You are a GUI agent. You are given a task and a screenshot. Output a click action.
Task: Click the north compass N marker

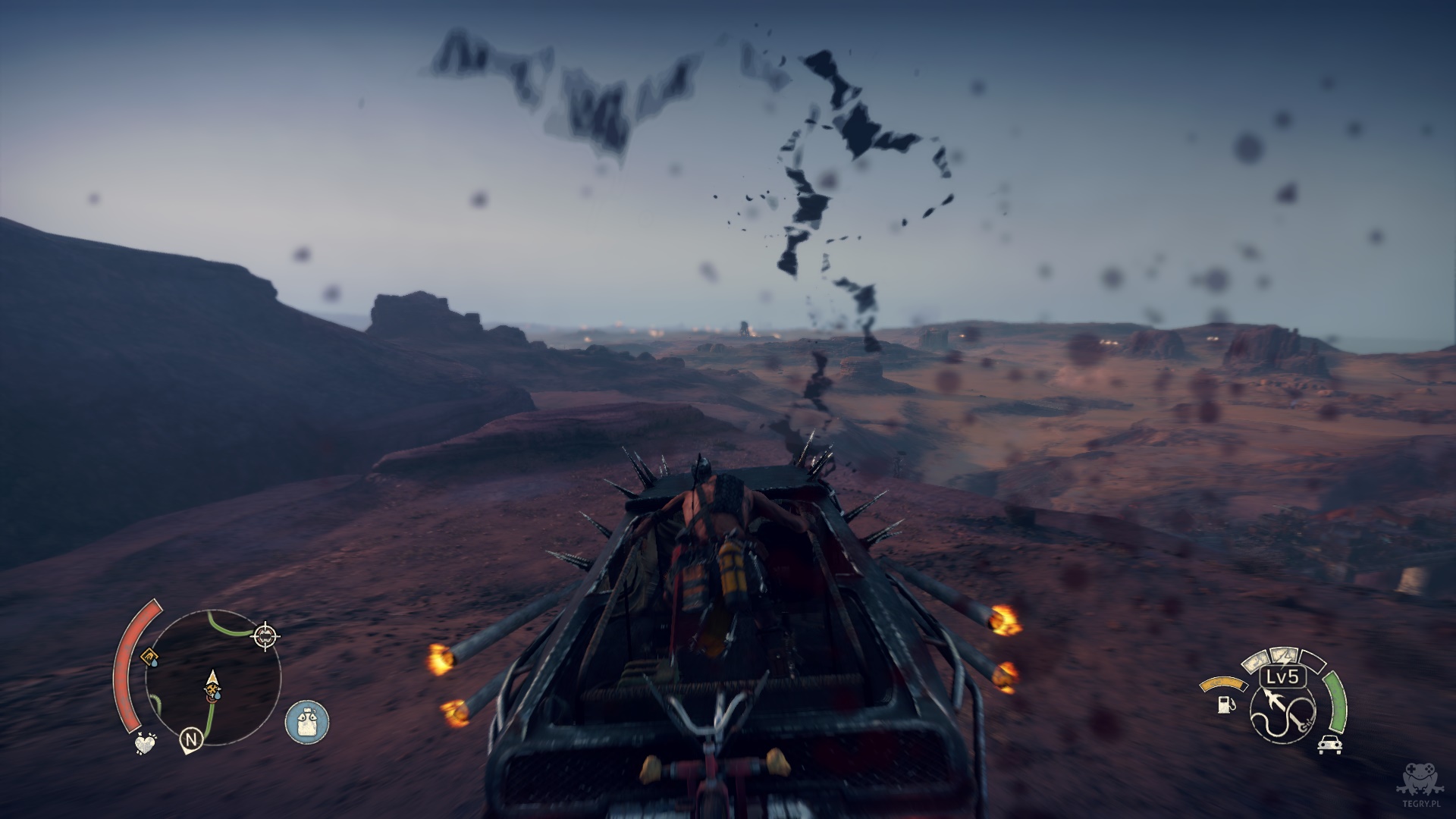[x=190, y=738]
